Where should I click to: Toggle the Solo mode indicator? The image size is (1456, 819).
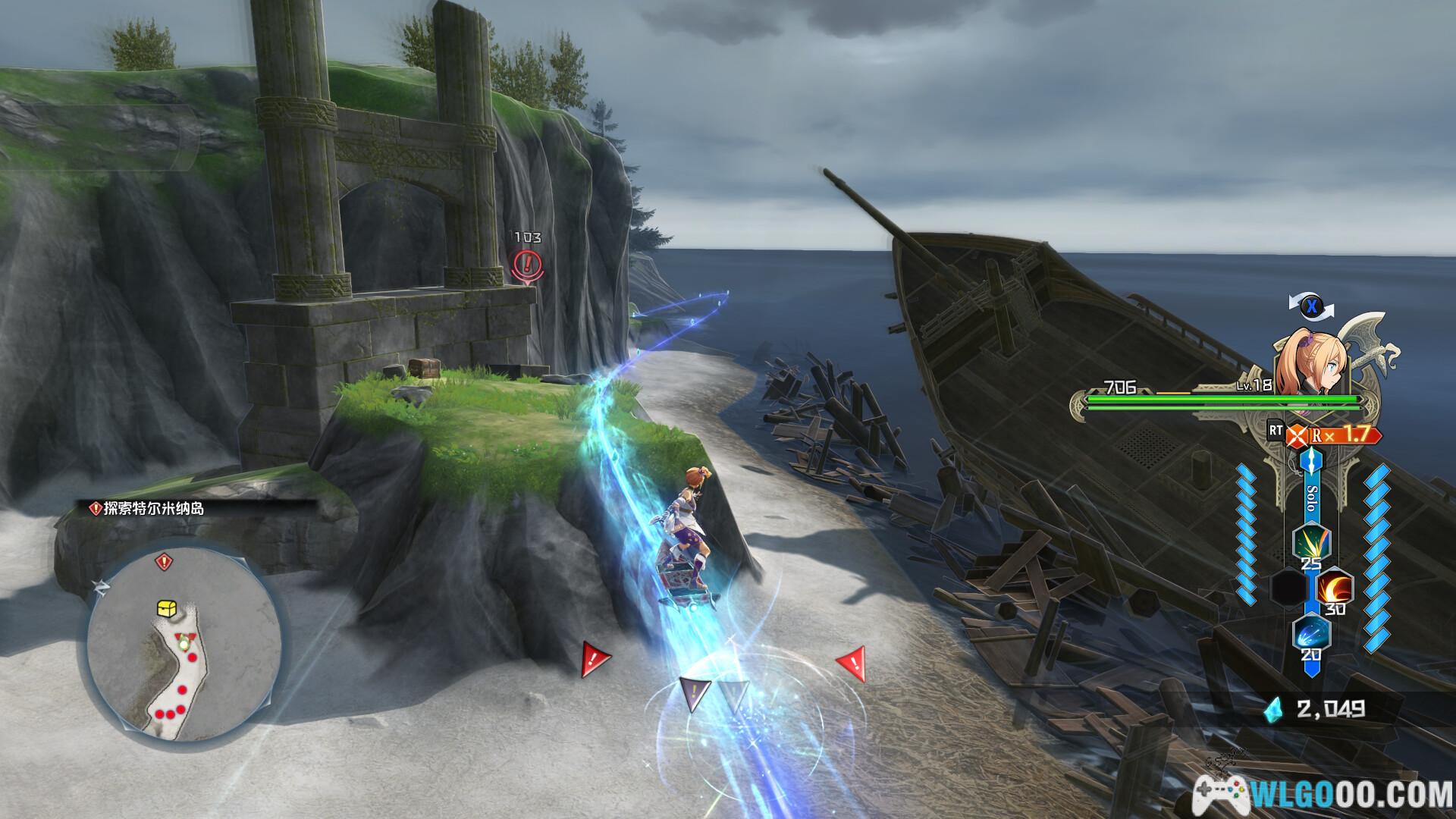(1311, 497)
